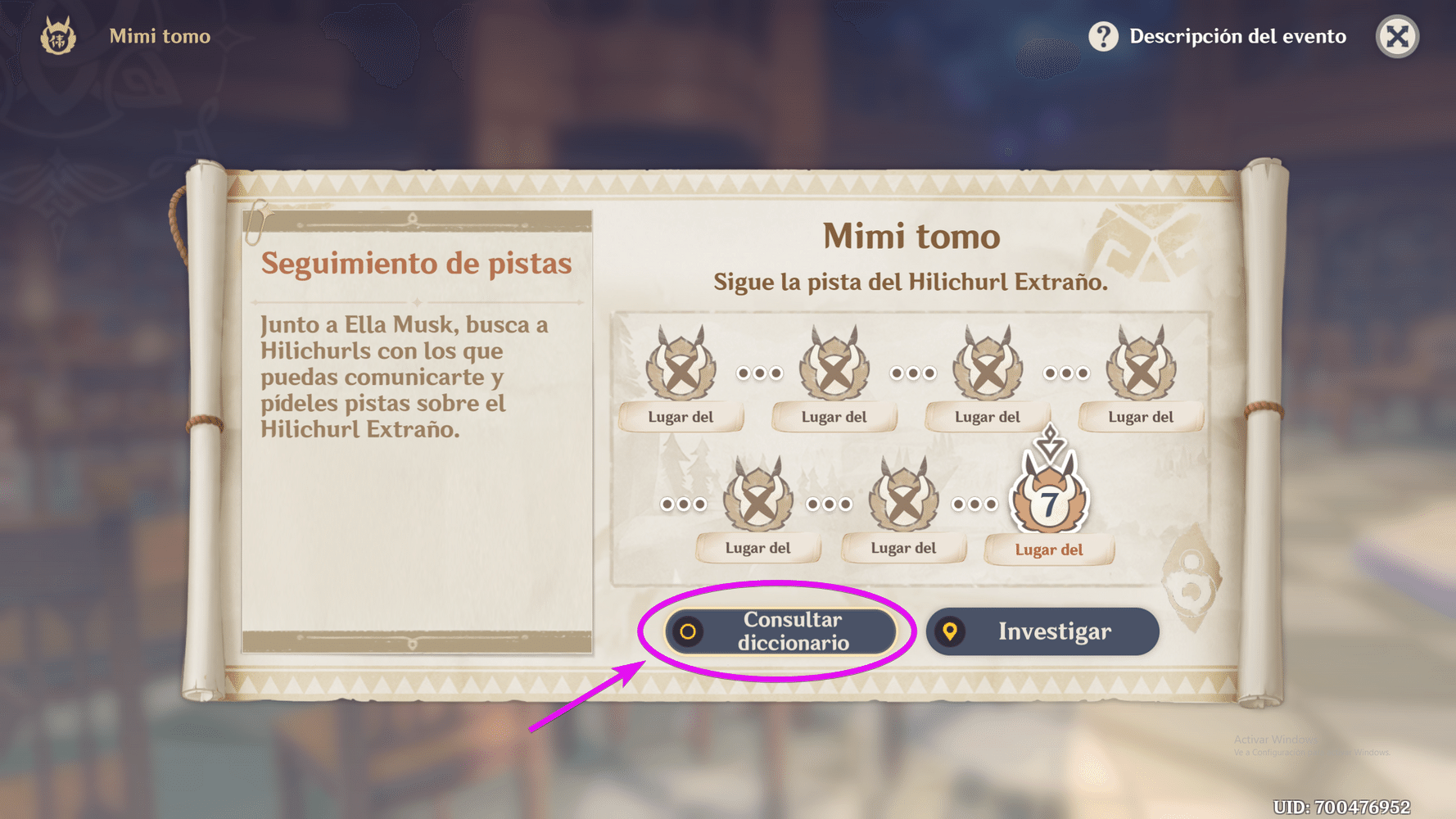Open help via the question mark icon
The image size is (1456, 819).
tap(1103, 36)
